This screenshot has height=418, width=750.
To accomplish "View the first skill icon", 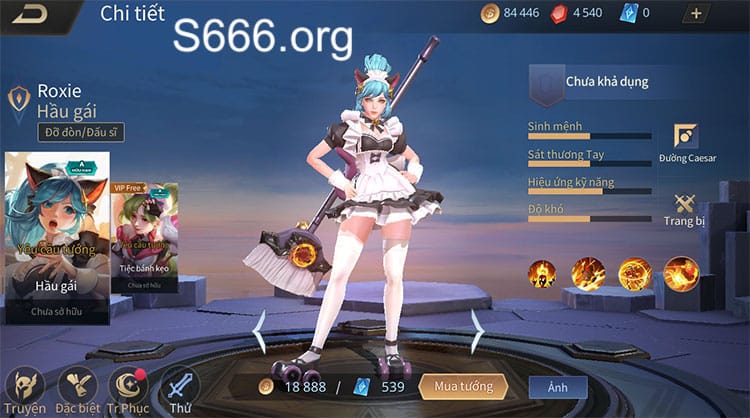I will coord(543,273).
